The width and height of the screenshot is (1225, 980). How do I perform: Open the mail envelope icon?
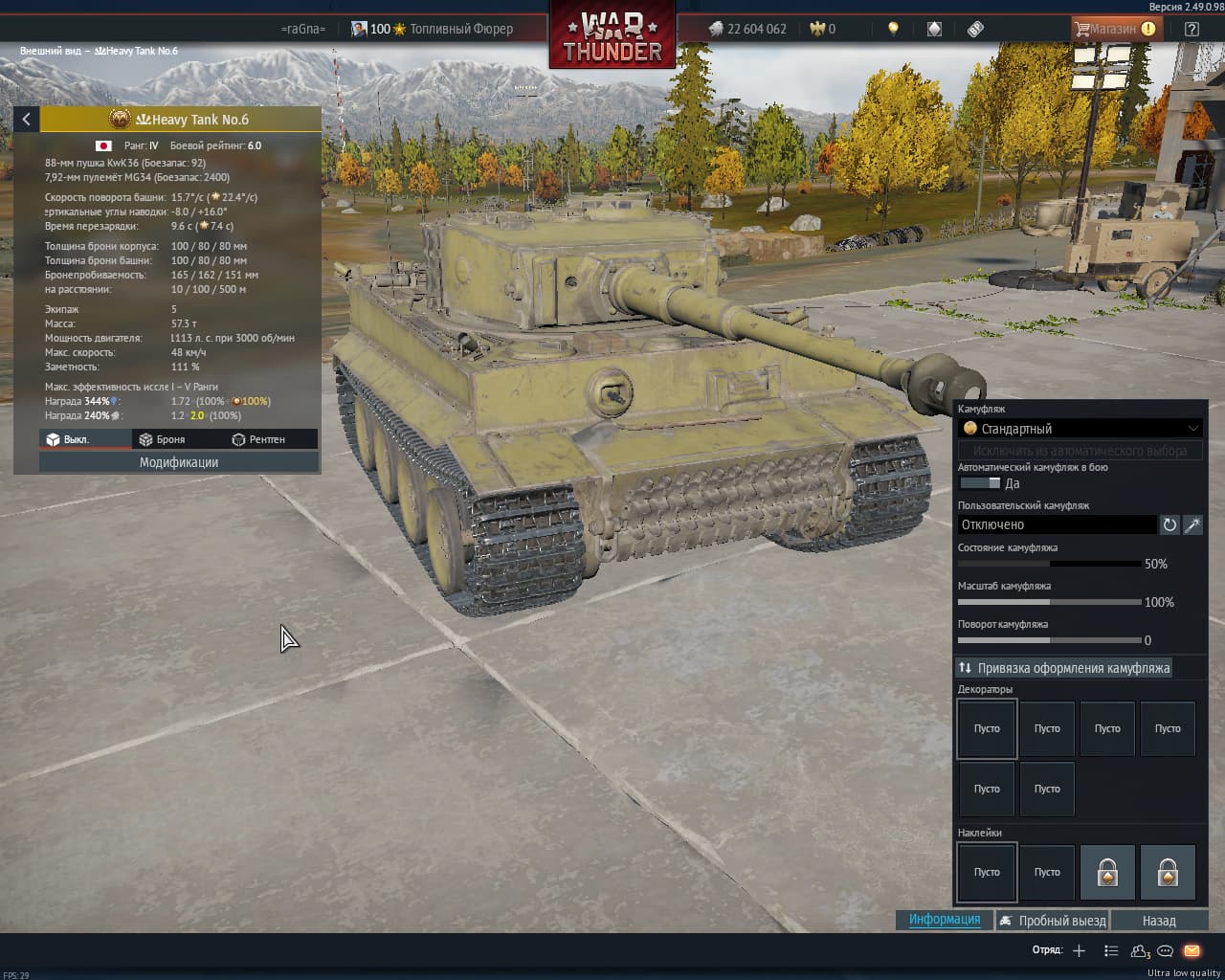point(1192,950)
